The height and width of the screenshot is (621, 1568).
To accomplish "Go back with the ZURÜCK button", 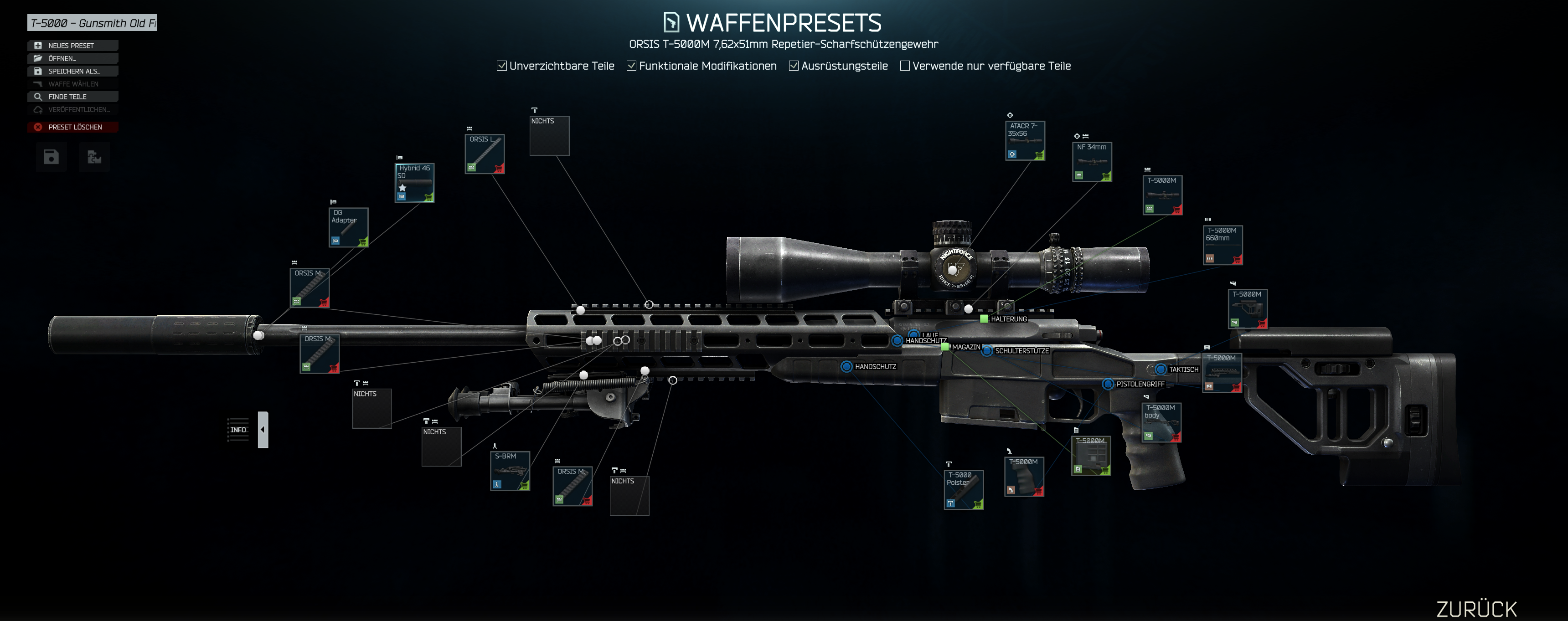I will [1476, 609].
